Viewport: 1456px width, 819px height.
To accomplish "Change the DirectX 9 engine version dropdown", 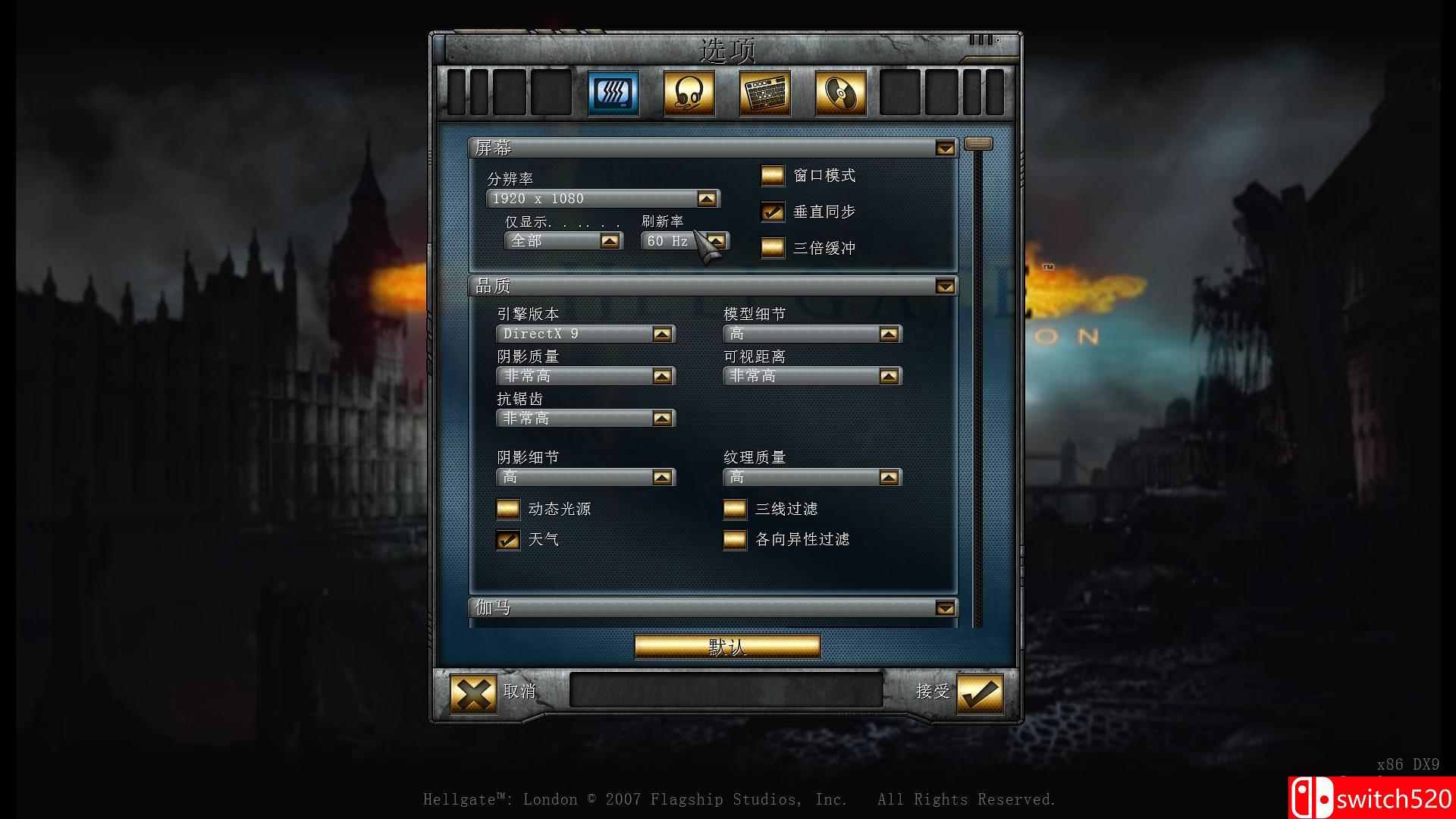I will pos(662,334).
